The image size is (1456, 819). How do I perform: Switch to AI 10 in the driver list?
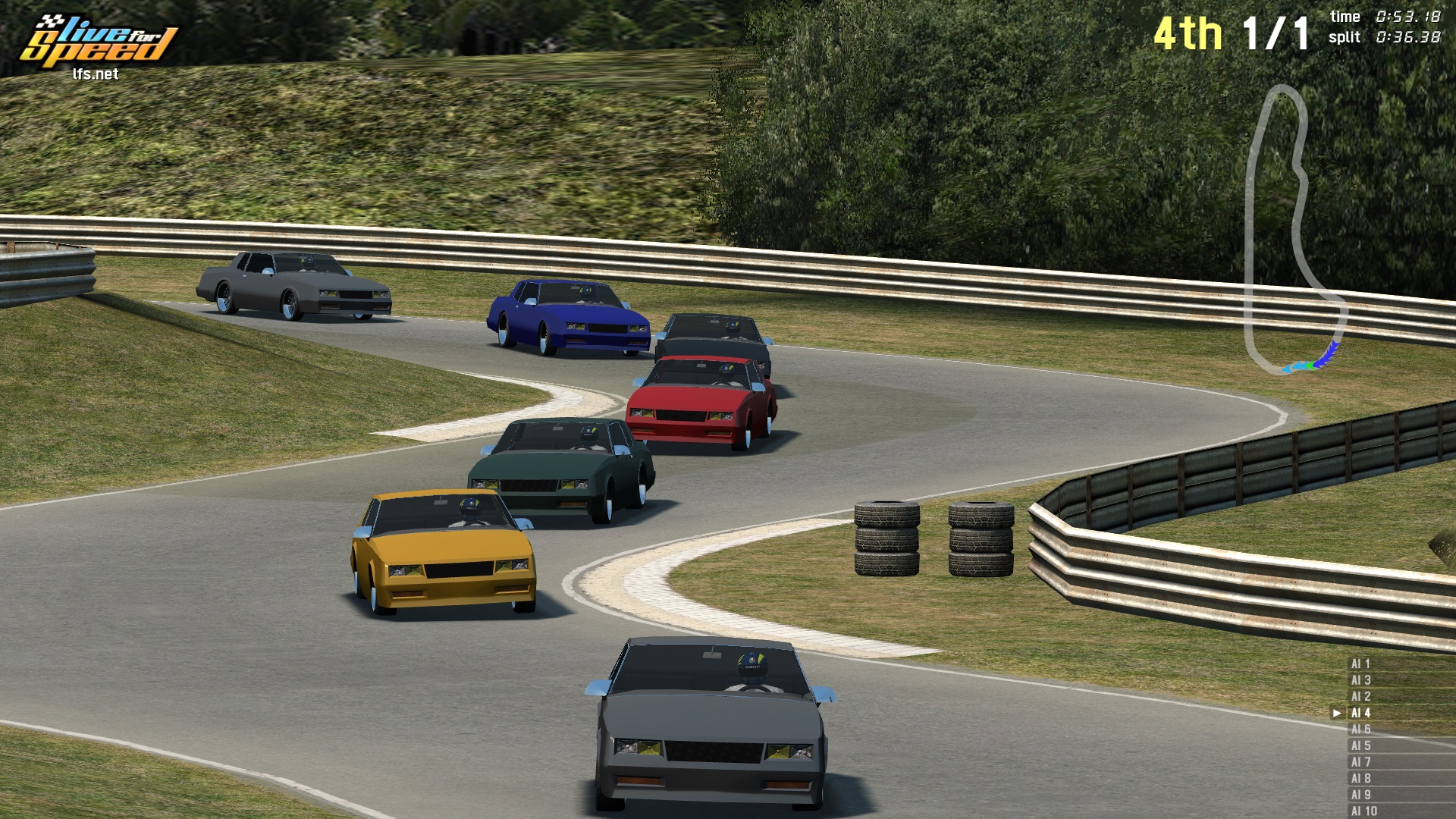coord(1363,811)
